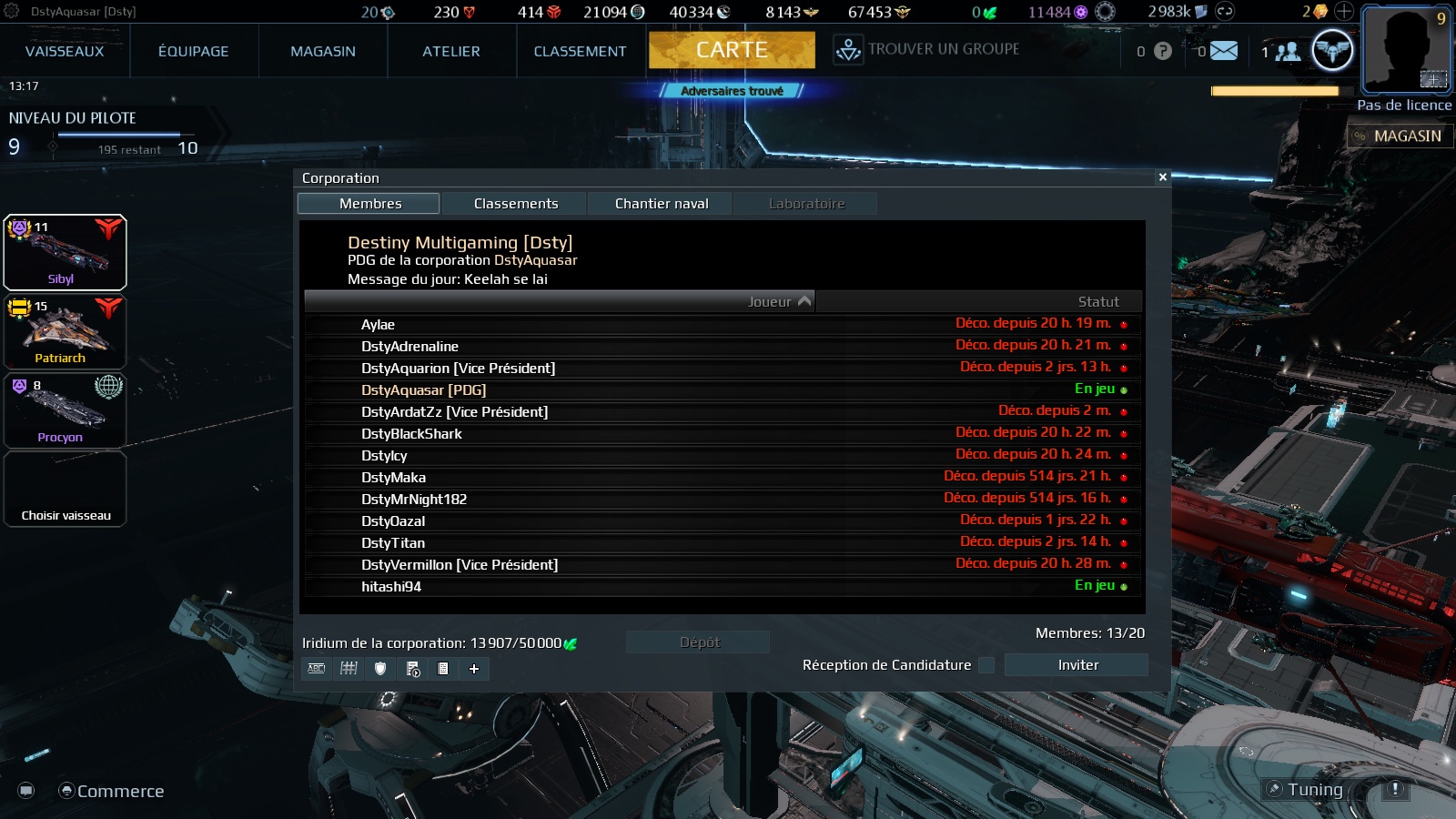This screenshot has width=1456, height=819.
Task: Click the contacts/friends icon in top bar
Action: pyautogui.click(x=1288, y=52)
